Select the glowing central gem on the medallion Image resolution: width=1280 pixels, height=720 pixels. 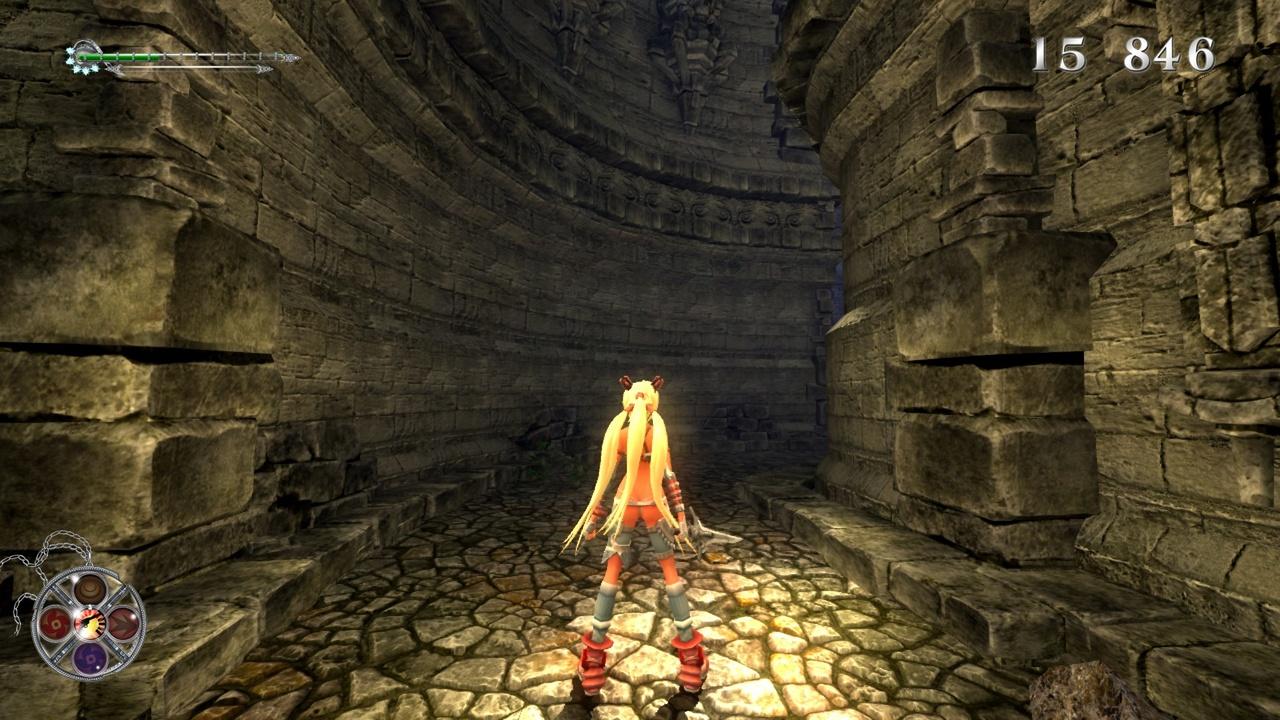(89, 624)
